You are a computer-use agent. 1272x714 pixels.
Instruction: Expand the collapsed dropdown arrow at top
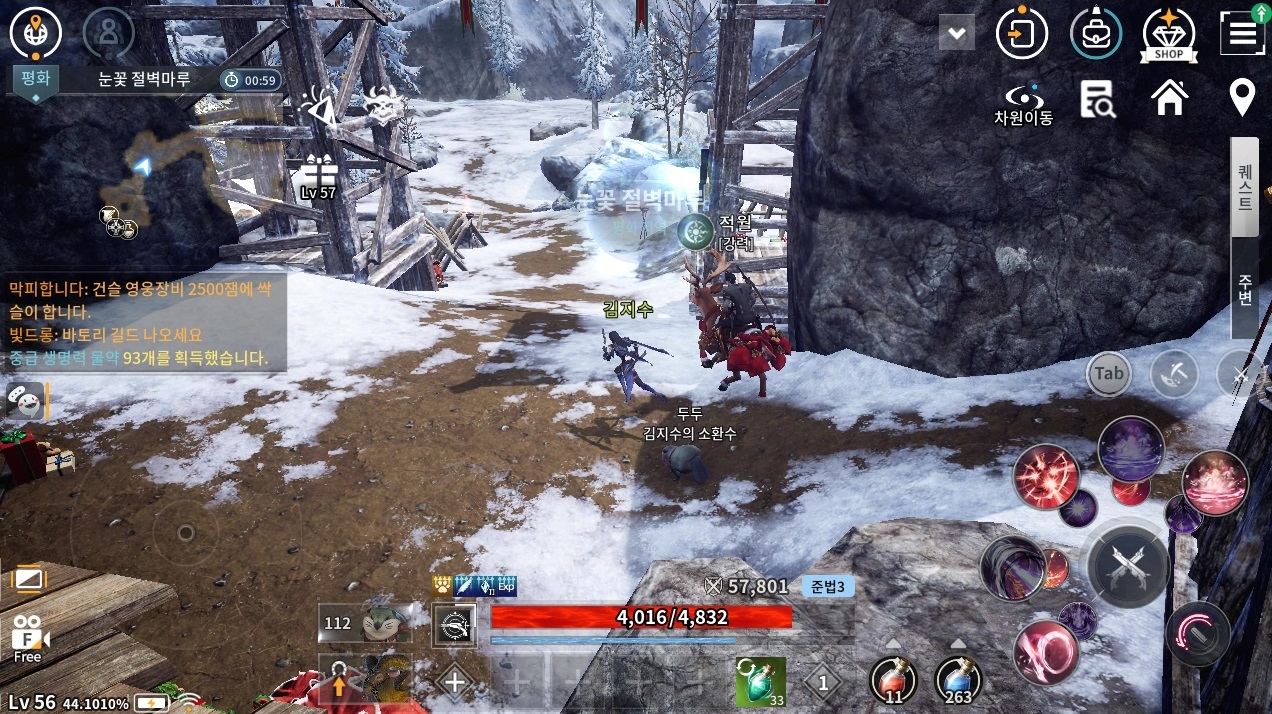tap(957, 34)
